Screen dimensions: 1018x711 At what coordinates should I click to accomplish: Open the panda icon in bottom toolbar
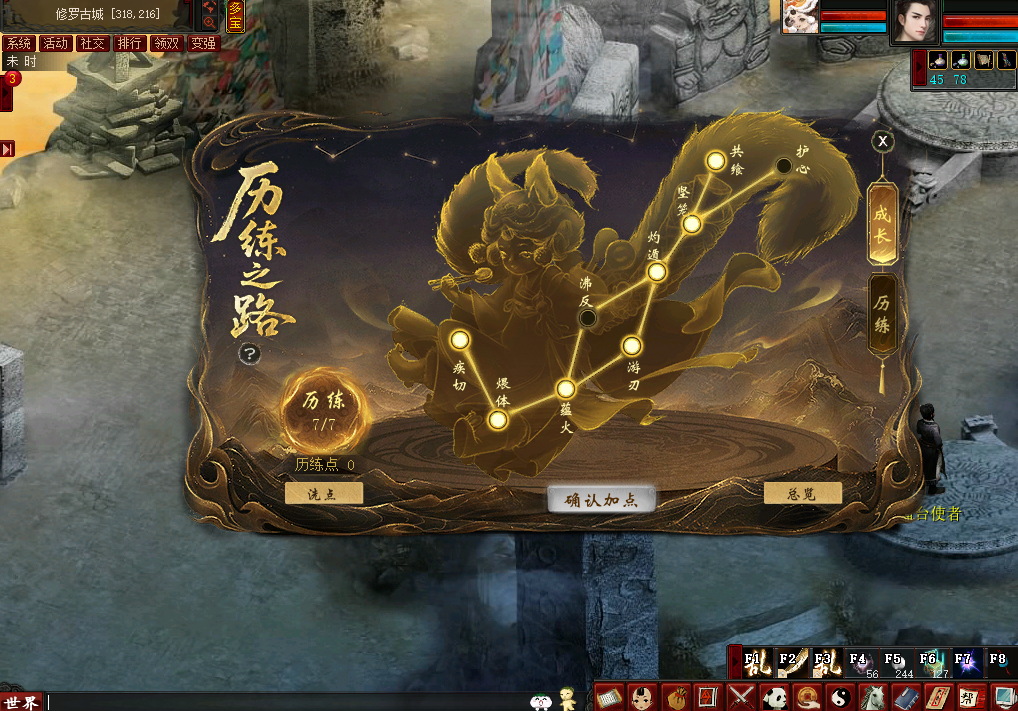pos(774,696)
